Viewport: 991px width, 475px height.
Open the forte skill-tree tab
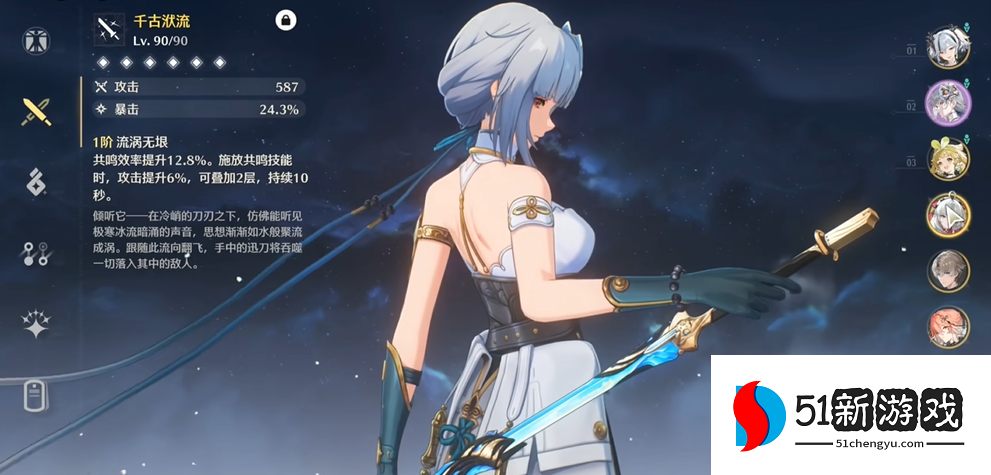tap(37, 253)
